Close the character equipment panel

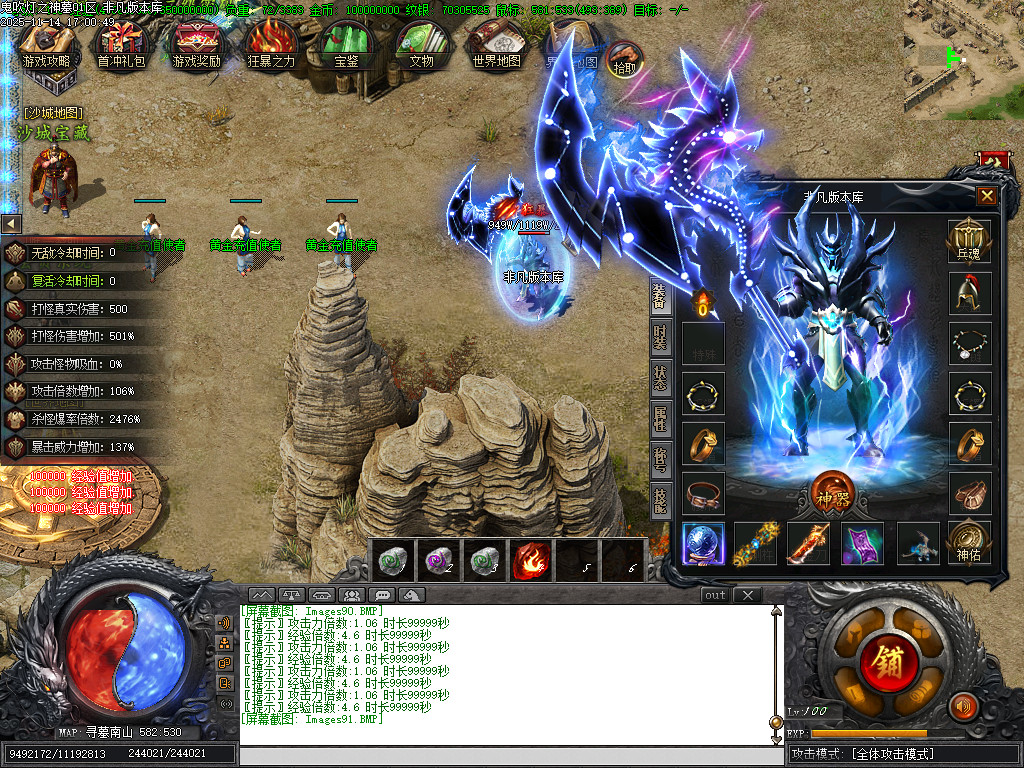tap(986, 196)
